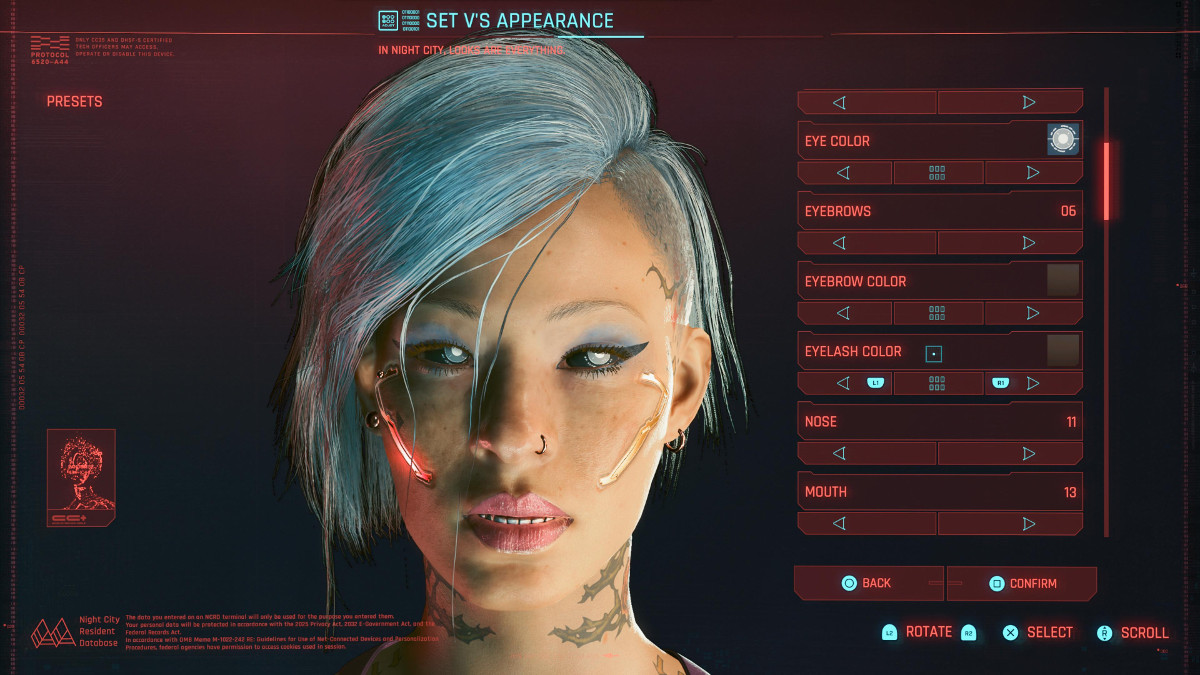This screenshot has width=1200, height=675.
Task: Open the Eyebrow Color grid picker
Action: pyautogui.click(x=937, y=313)
